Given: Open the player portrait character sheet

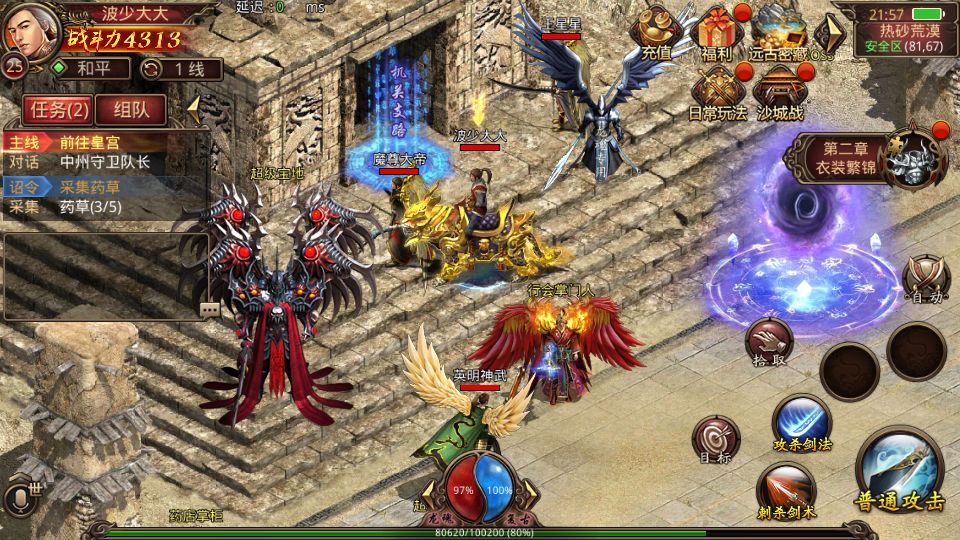Looking at the screenshot, I should click(x=30, y=30).
